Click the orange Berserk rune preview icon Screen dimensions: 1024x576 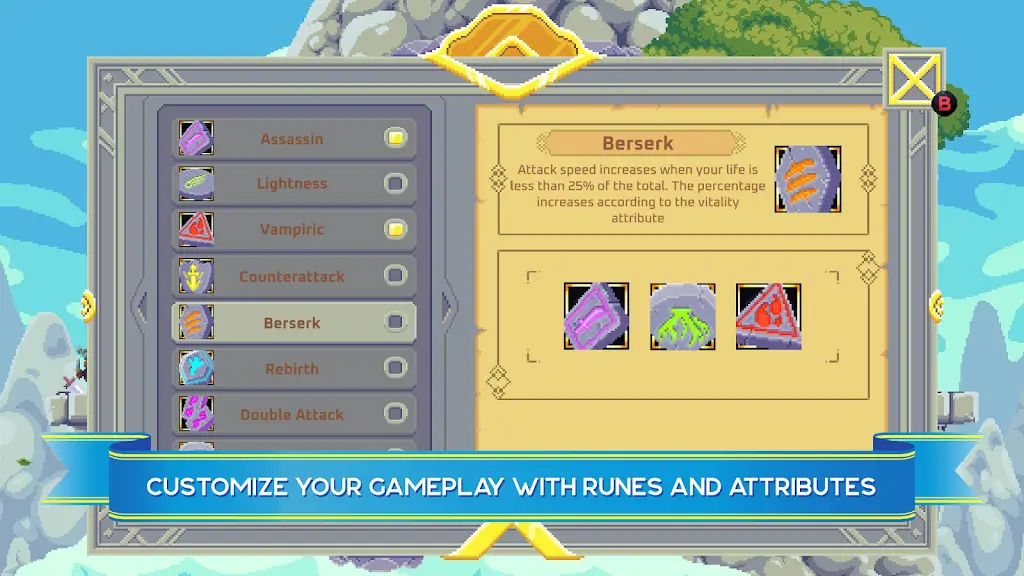[807, 180]
